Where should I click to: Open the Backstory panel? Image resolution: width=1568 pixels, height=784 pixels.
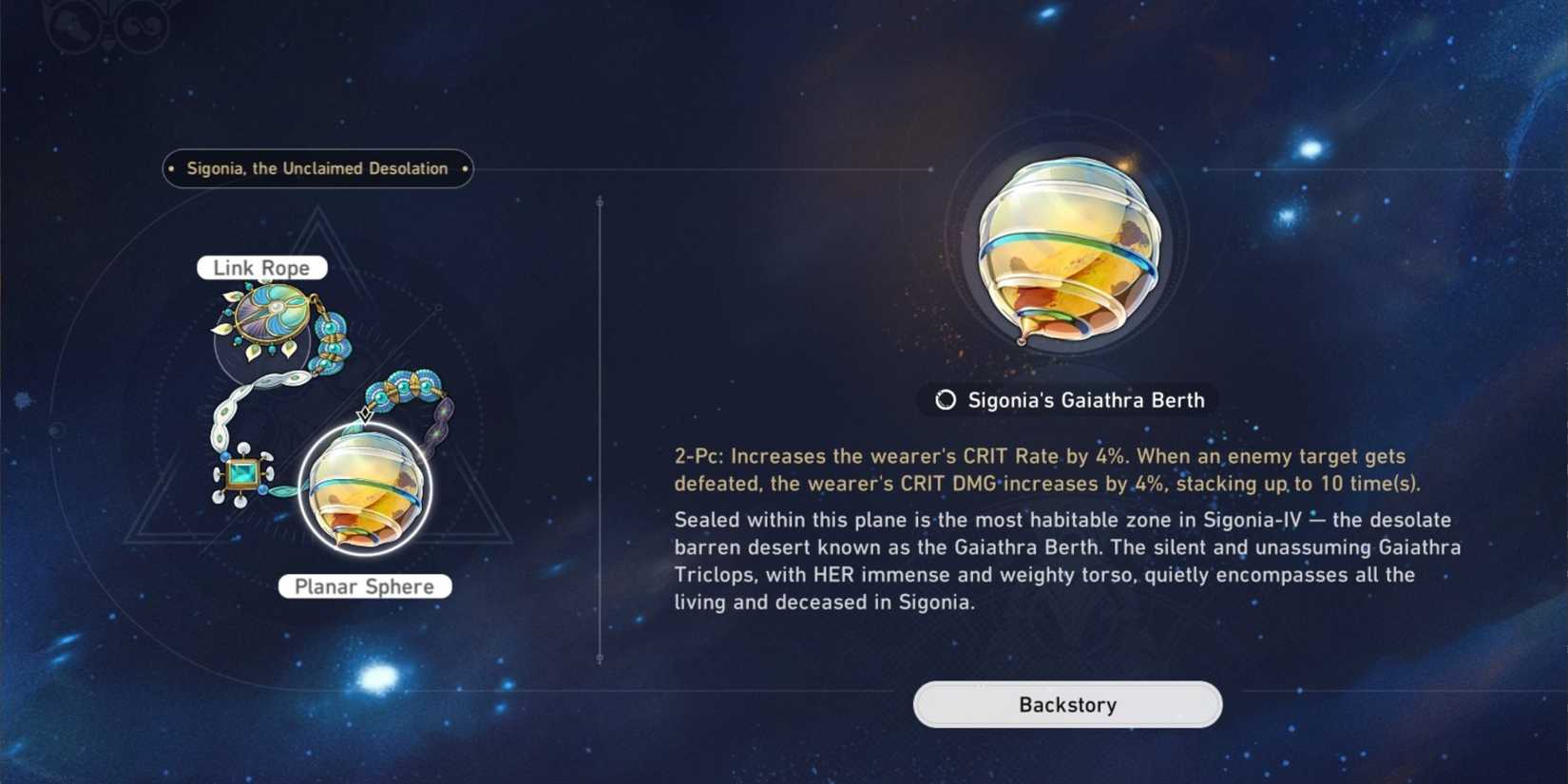click(1066, 704)
